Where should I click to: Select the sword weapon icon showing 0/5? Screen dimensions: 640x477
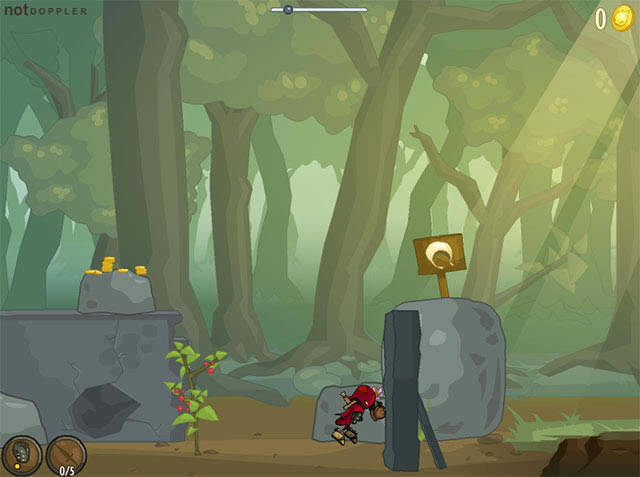(x=66, y=455)
